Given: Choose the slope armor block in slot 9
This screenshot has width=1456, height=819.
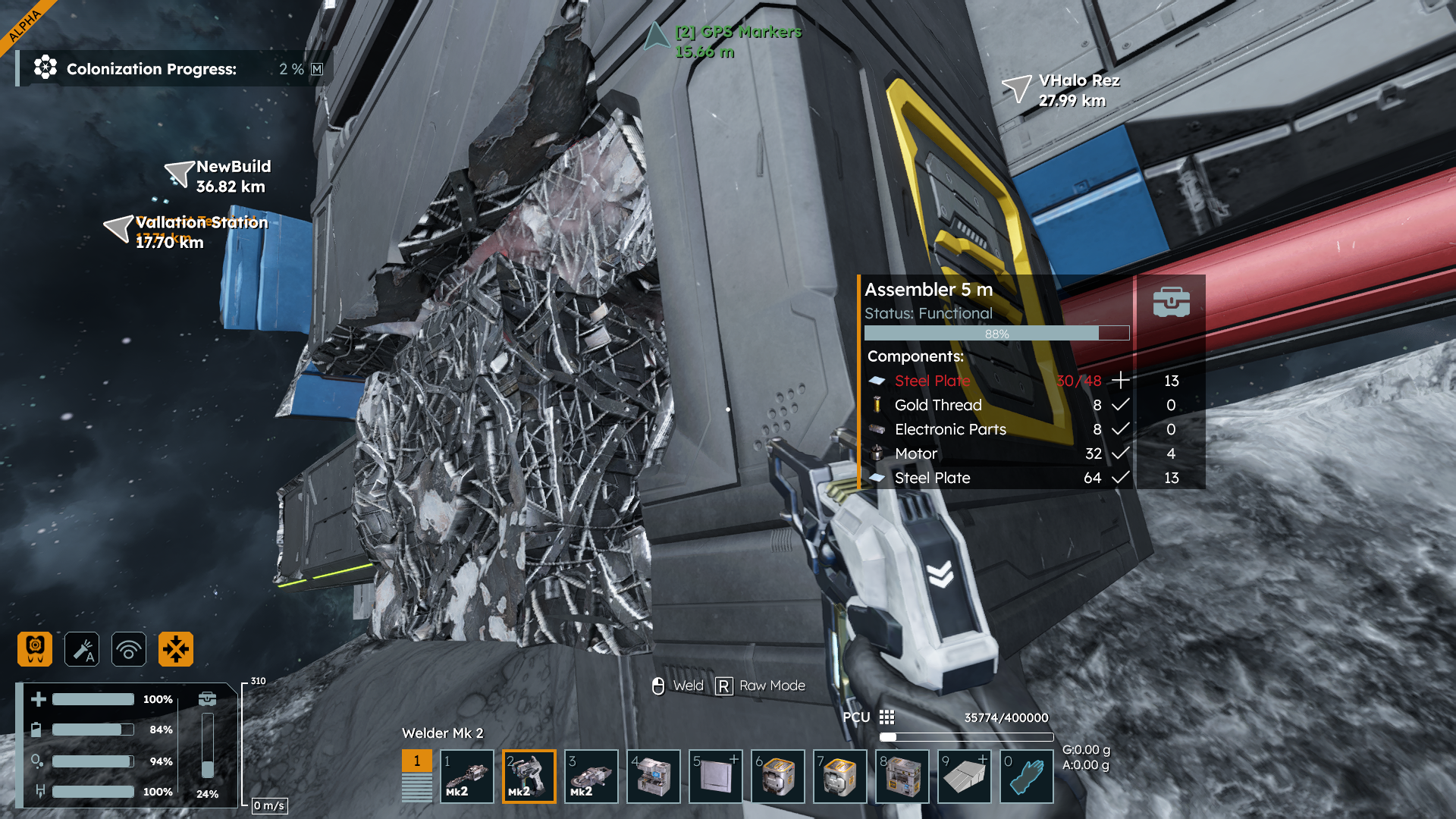Looking at the screenshot, I should (965, 777).
